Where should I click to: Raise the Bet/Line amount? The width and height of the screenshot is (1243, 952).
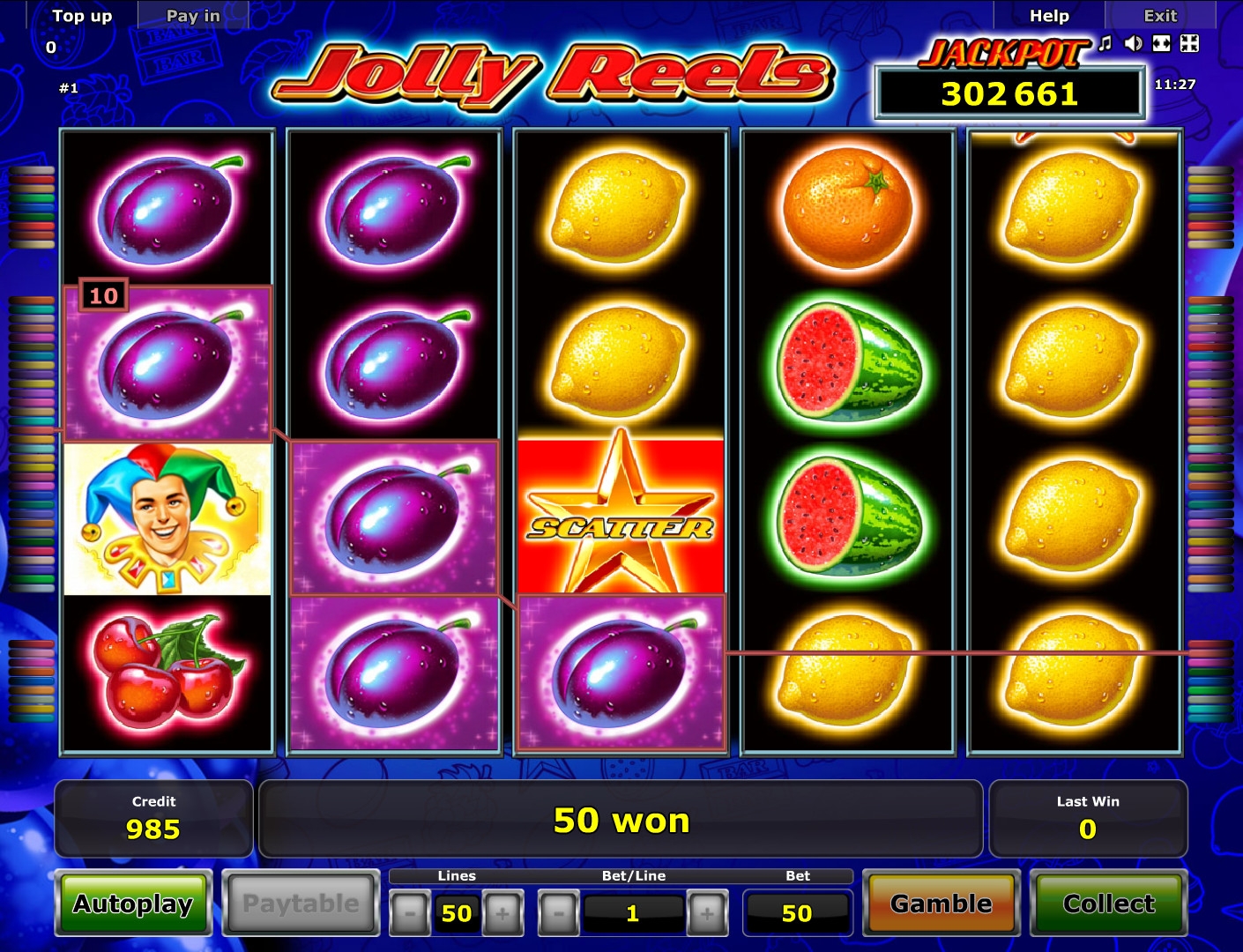pos(707,913)
